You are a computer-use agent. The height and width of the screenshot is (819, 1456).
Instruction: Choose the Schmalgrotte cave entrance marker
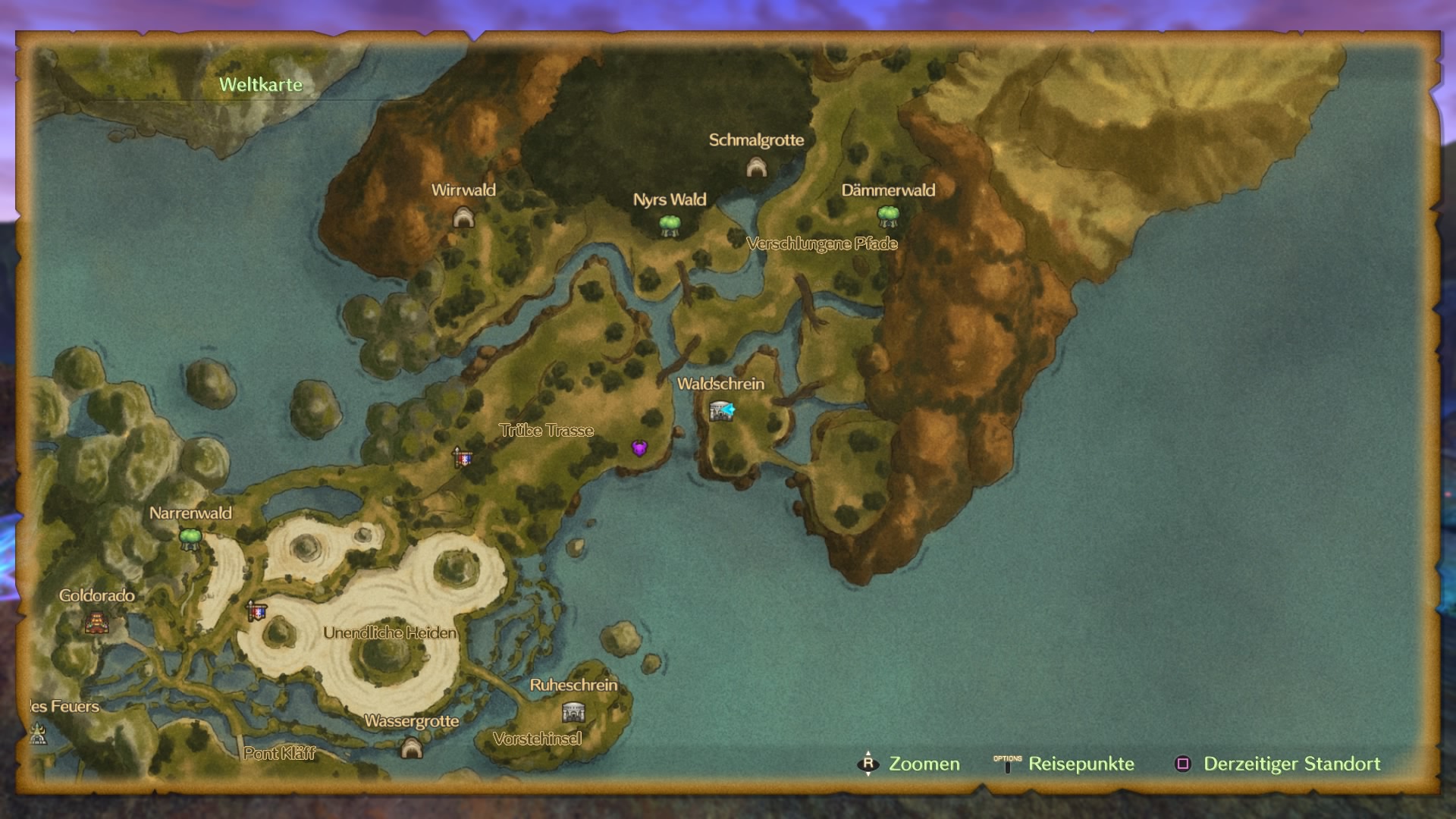point(756,167)
